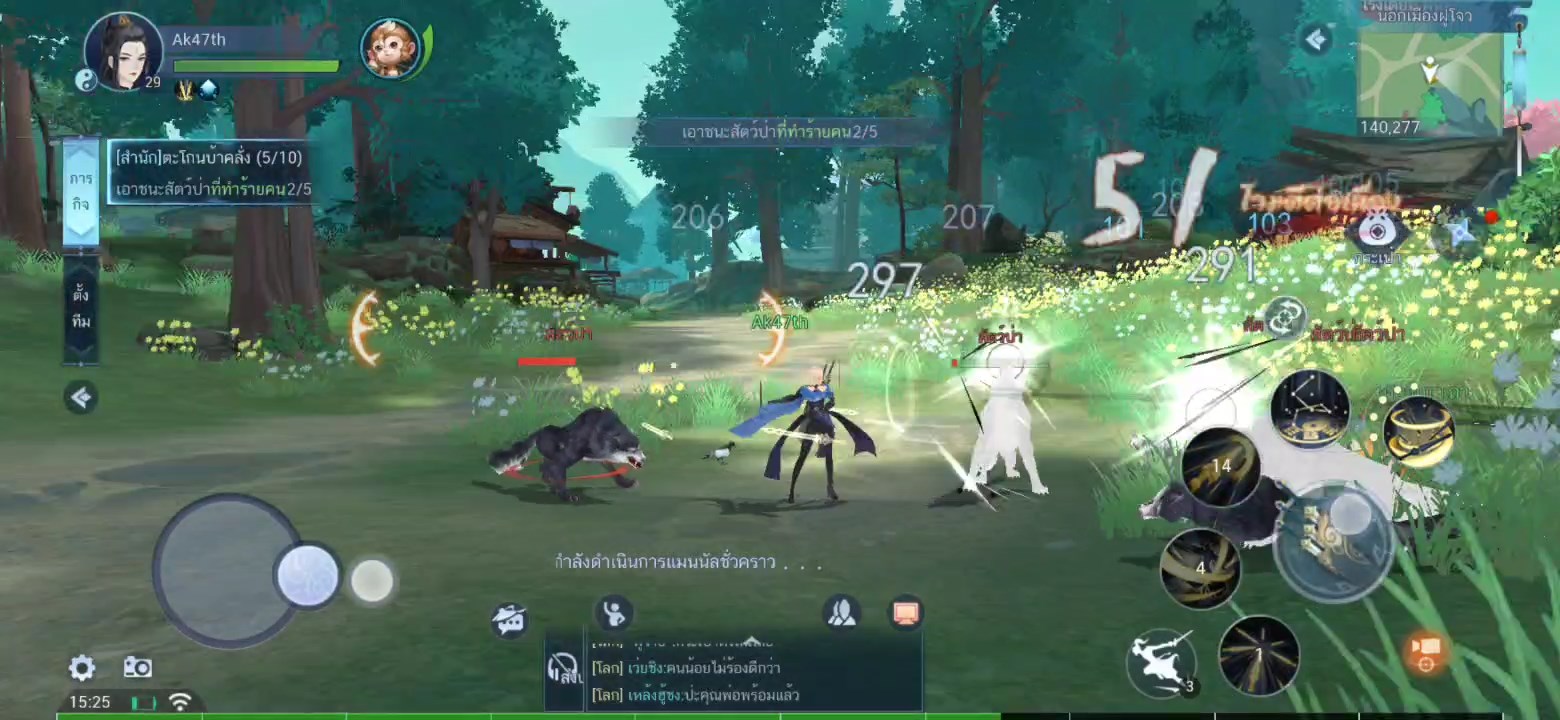Tap the main sword attack button
This screenshot has height=720, width=1560.
1335,541
